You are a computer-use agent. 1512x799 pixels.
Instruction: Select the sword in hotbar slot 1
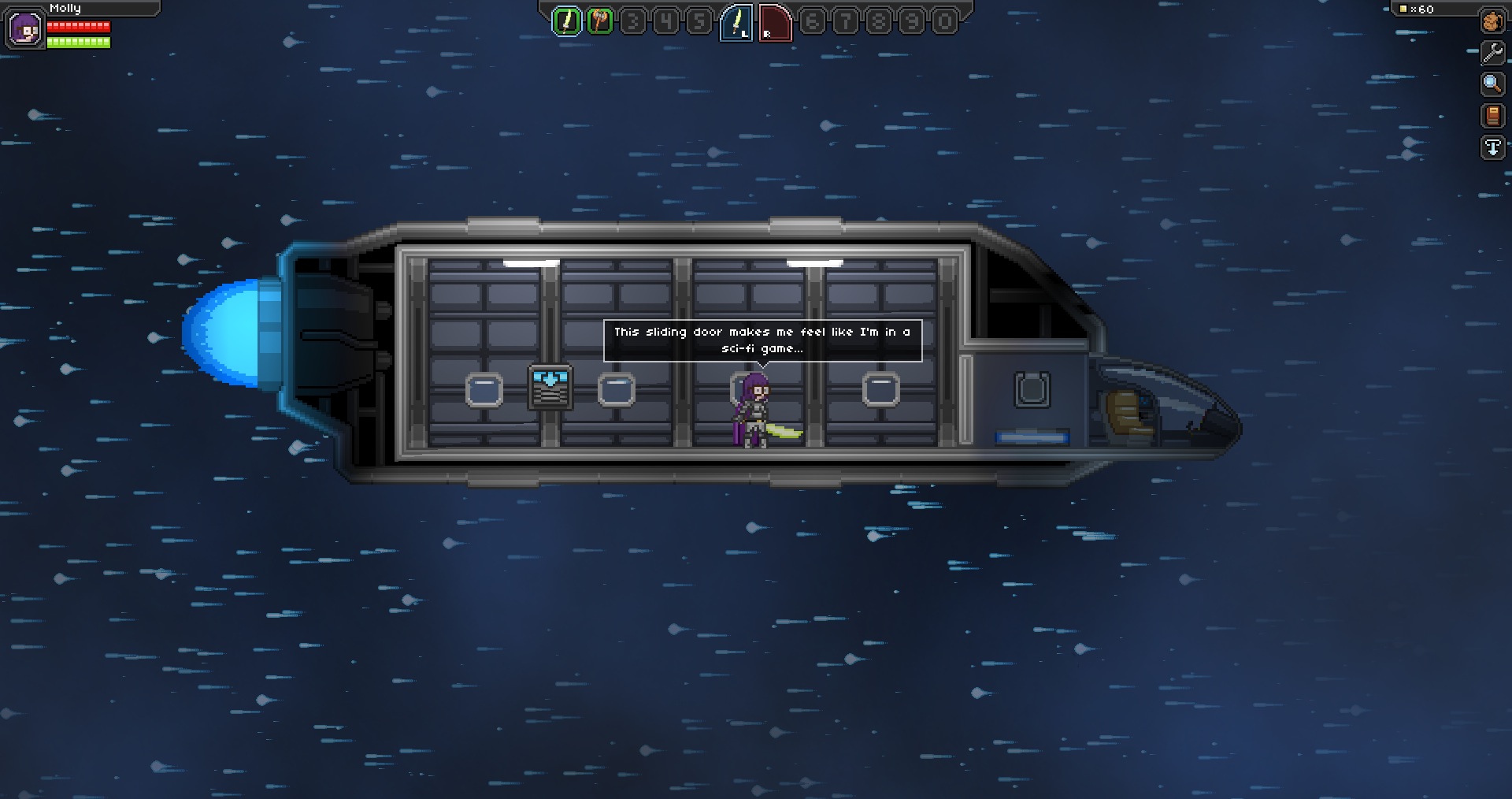pyautogui.click(x=566, y=21)
